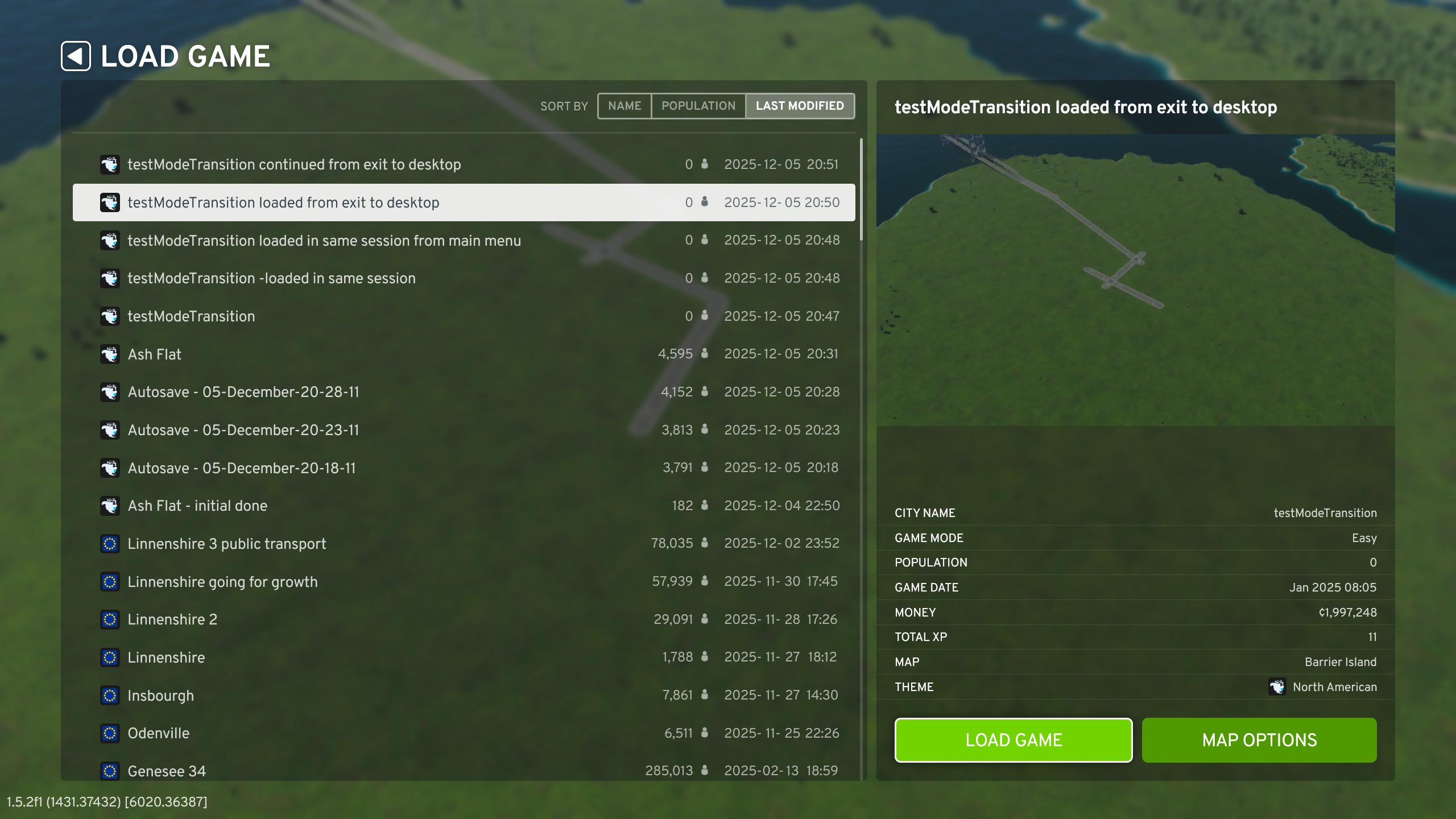Click the theme icon next to Ash Flat
The image size is (1456, 819).
pos(110,354)
